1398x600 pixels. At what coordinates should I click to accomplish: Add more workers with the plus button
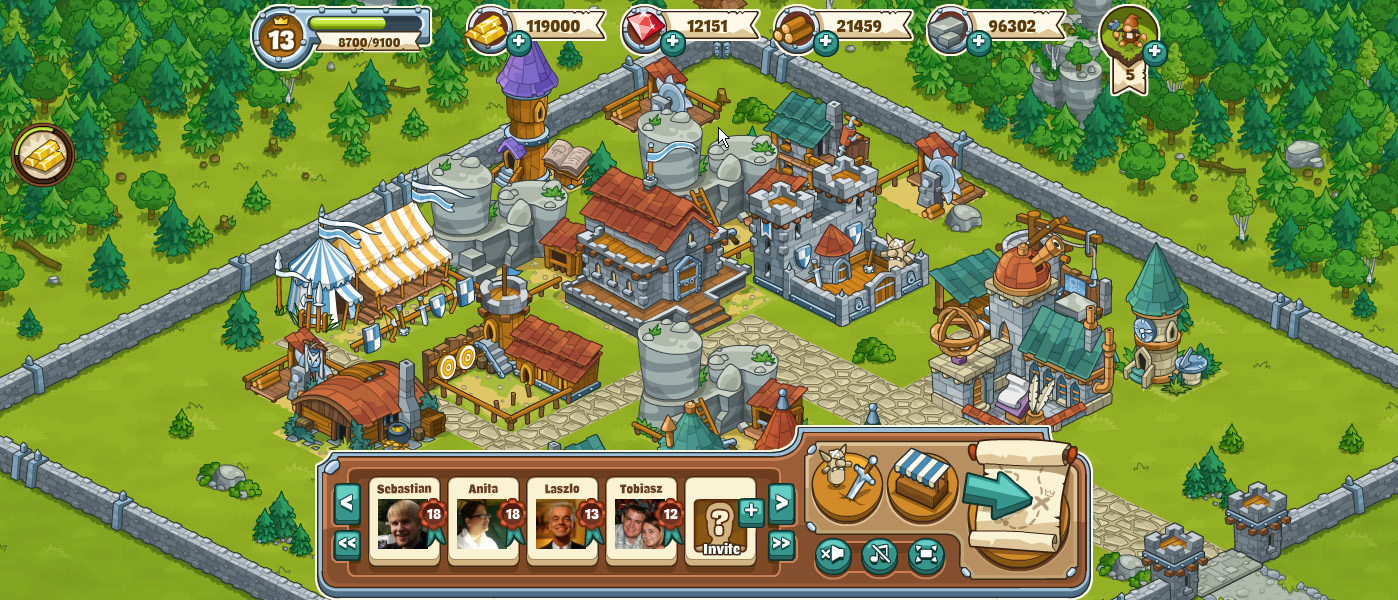click(x=1154, y=52)
